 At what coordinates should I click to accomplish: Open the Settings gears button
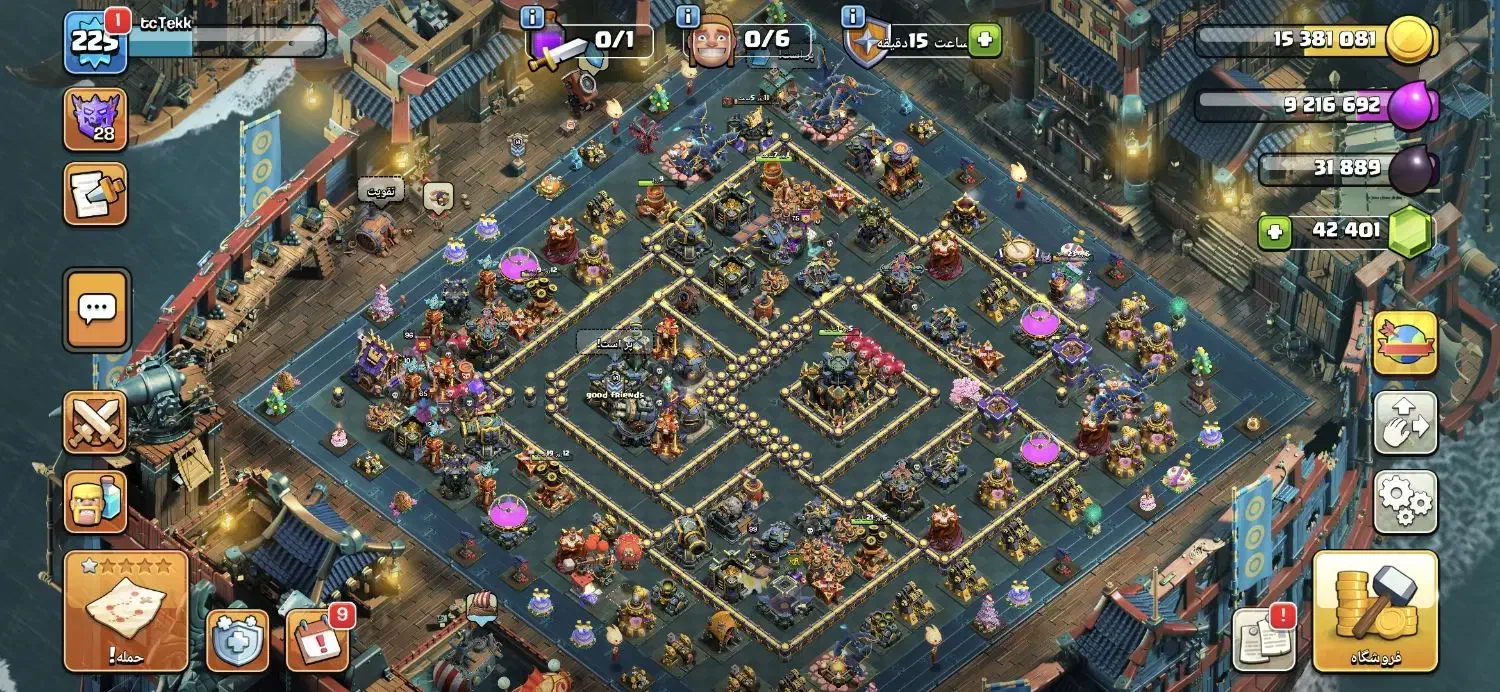(x=1405, y=502)
